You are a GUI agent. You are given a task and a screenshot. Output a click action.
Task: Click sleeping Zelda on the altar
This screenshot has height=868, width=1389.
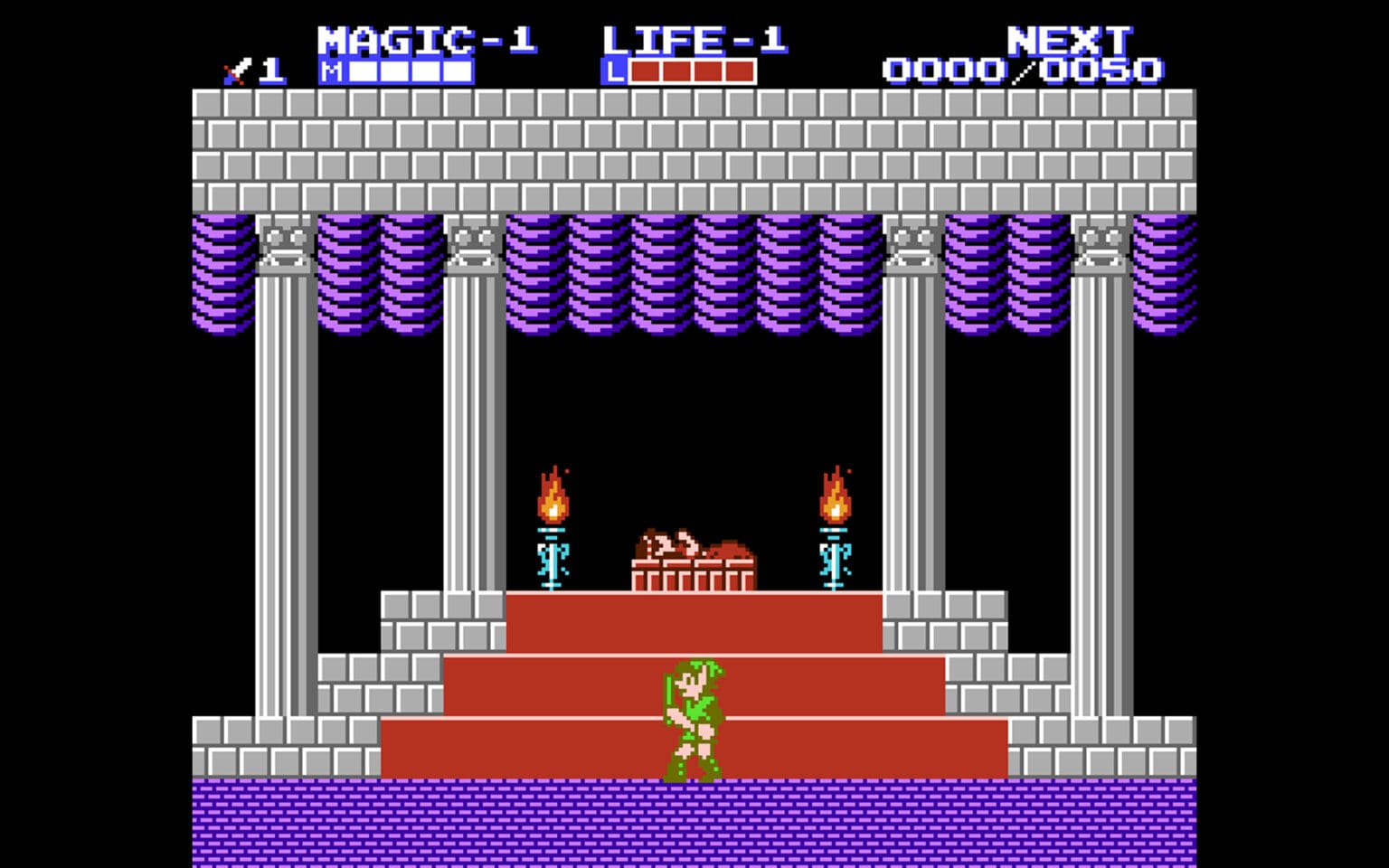(692, 542)
